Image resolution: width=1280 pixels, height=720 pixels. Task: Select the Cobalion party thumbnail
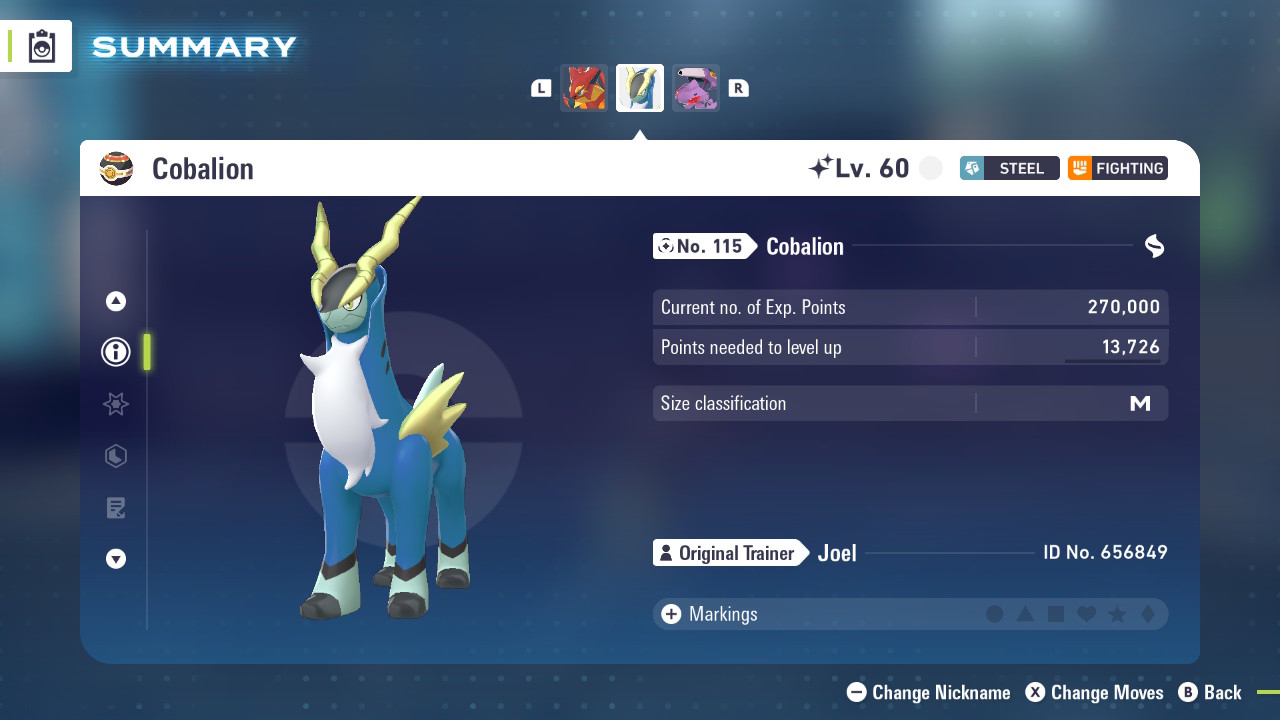point(640,88)
